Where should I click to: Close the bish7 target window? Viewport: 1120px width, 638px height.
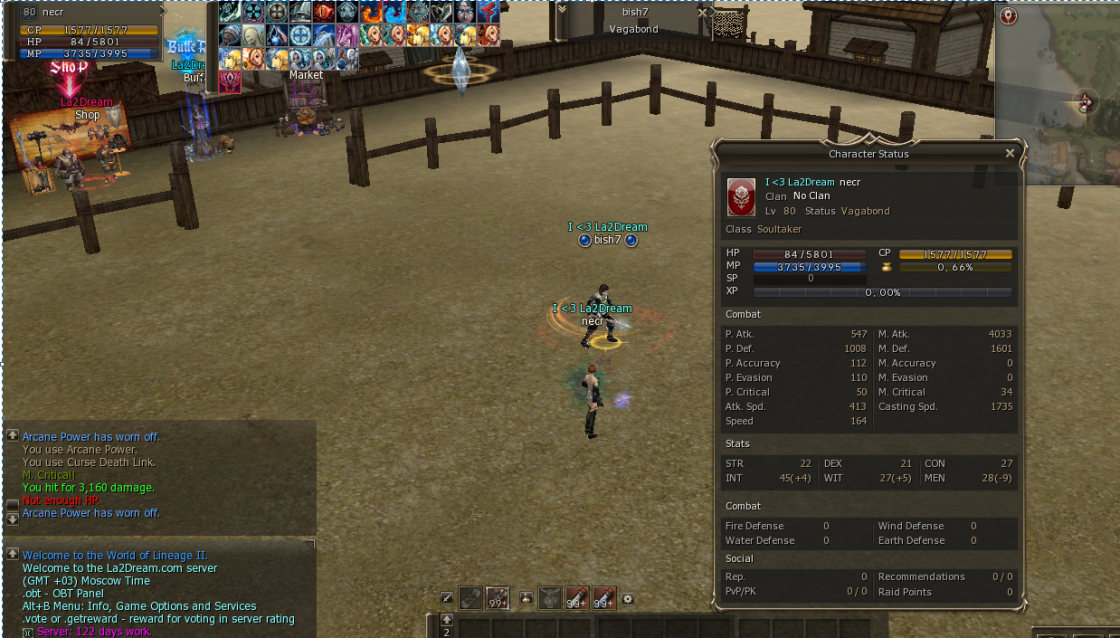click(702, 12)
